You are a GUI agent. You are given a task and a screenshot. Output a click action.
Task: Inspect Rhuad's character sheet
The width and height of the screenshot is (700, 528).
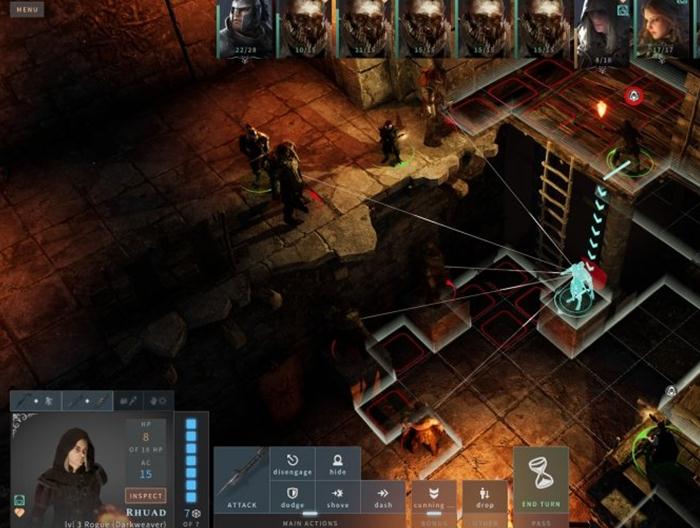[145, 495]
